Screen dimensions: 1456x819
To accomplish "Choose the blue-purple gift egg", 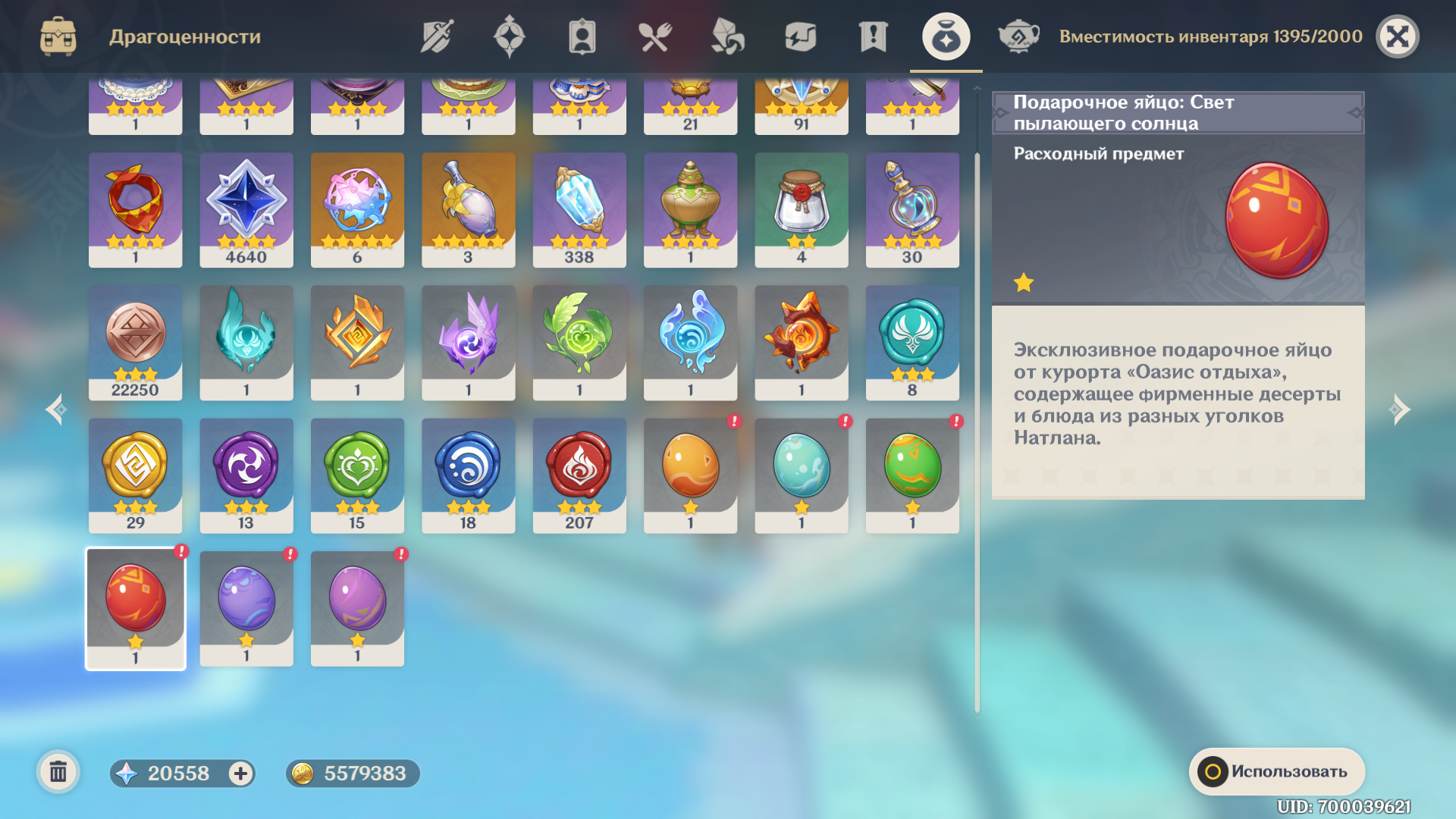I will 246,607.
